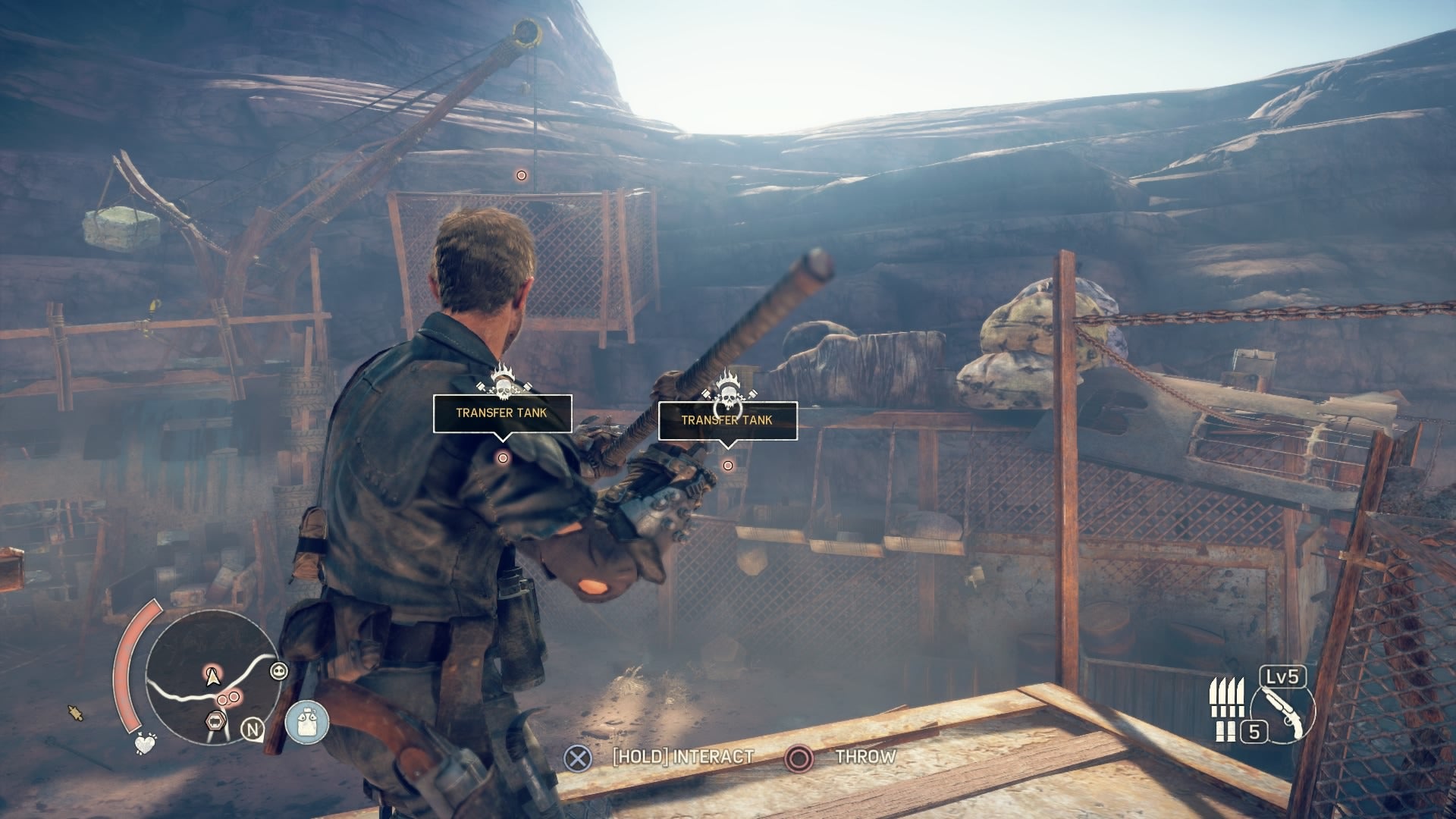
Task: Toggle the left red Transfer Tank objective marker
Action: coord(501,457)
